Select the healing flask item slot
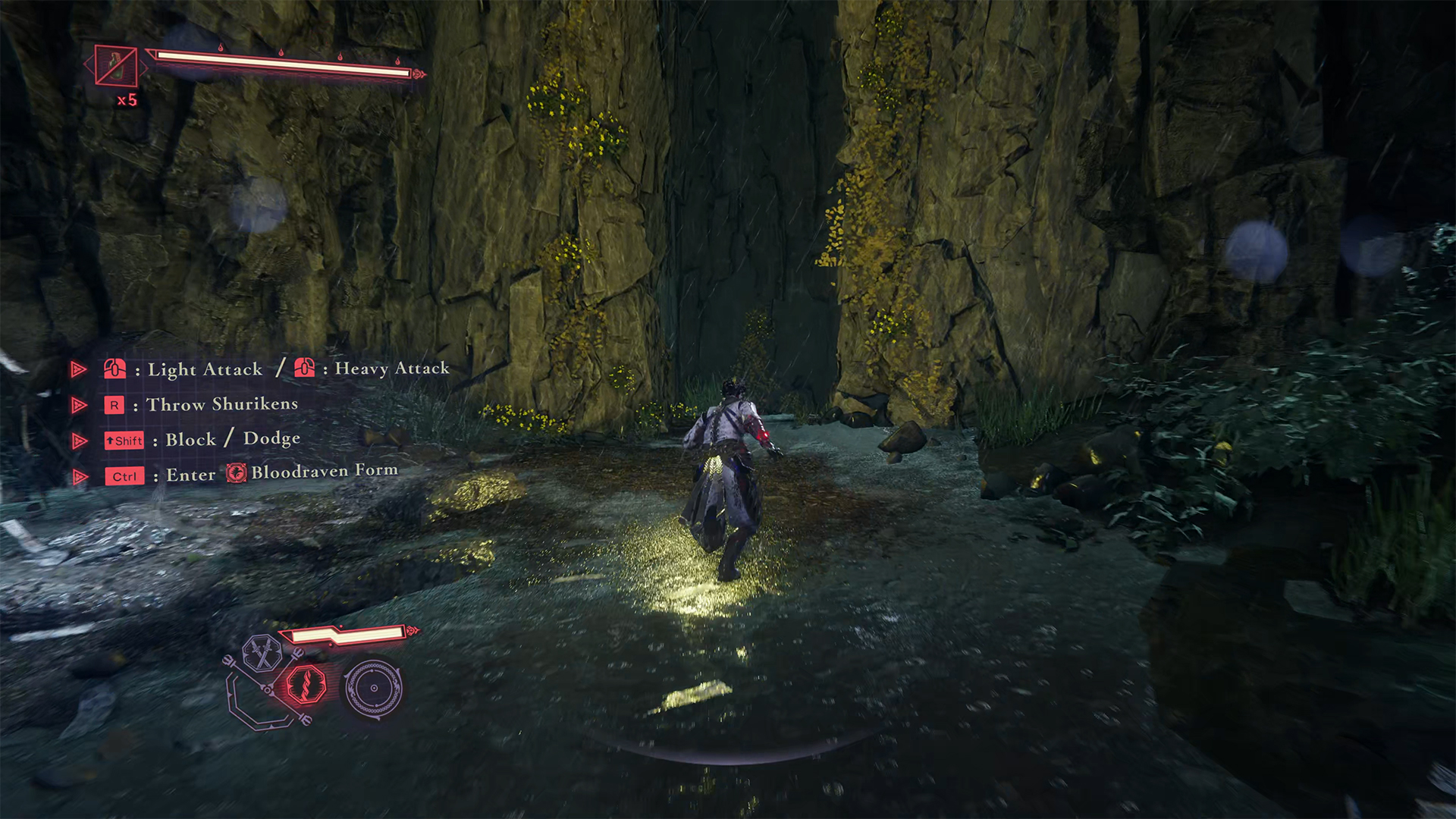This screenshot has width=1456, height=819. click(116, 66)
